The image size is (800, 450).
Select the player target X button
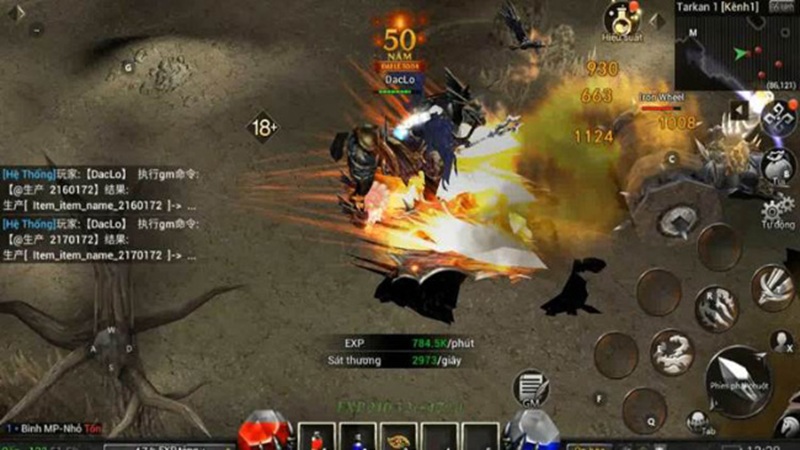(780, 343)
